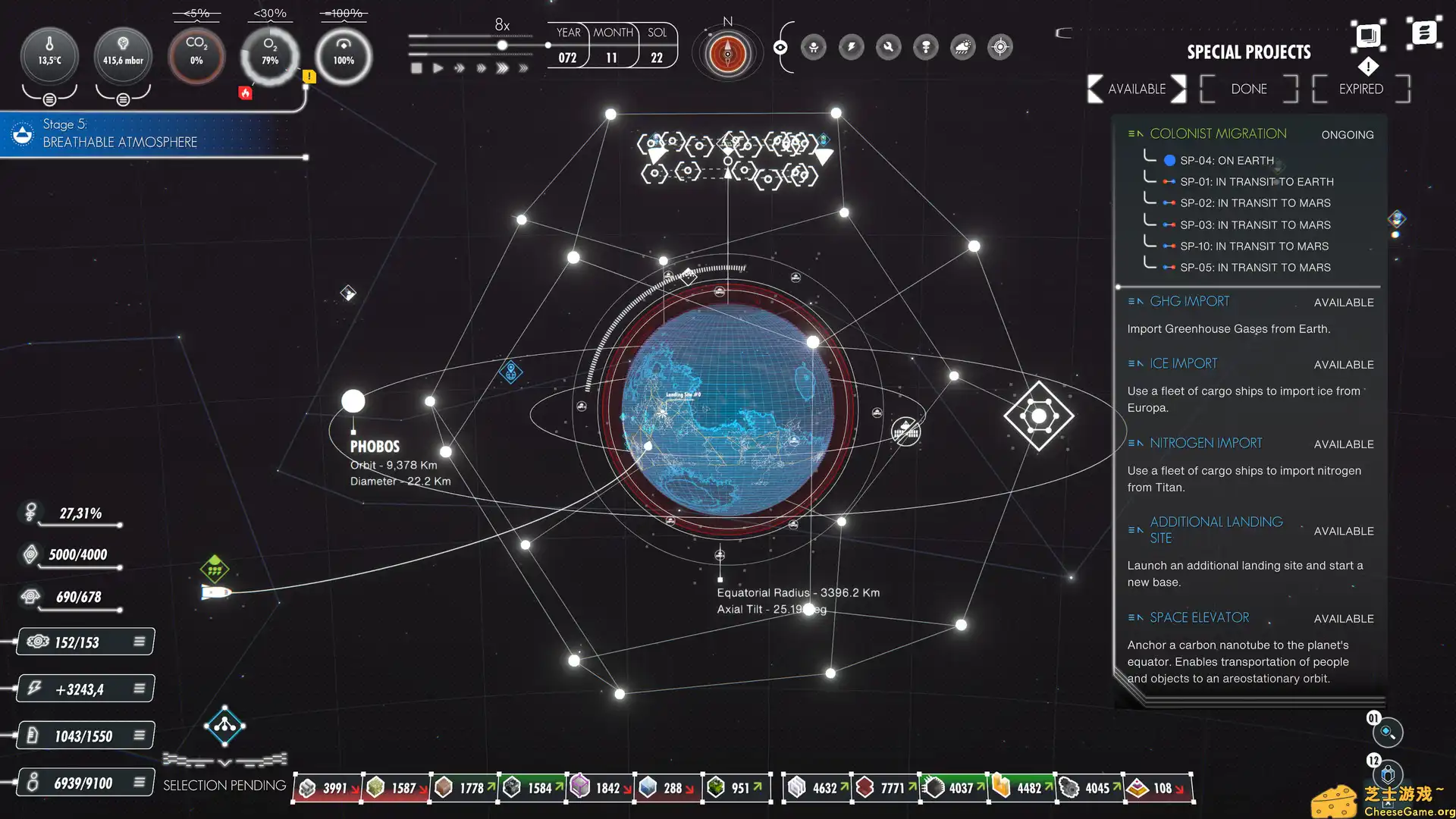The image size is (1456, 819).
Task: Click the eye visibility toggle near overlays
Action: click(x=781, y=47)
